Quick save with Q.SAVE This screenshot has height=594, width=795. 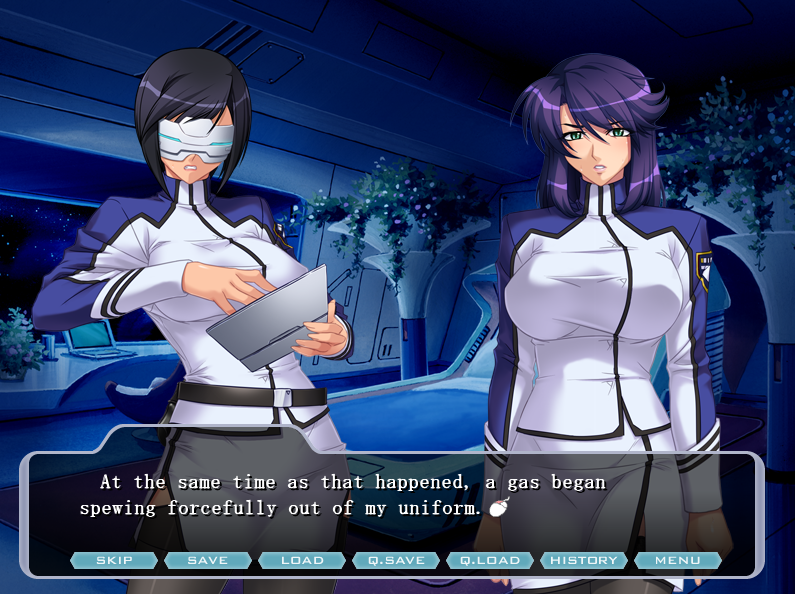point(396,560)
